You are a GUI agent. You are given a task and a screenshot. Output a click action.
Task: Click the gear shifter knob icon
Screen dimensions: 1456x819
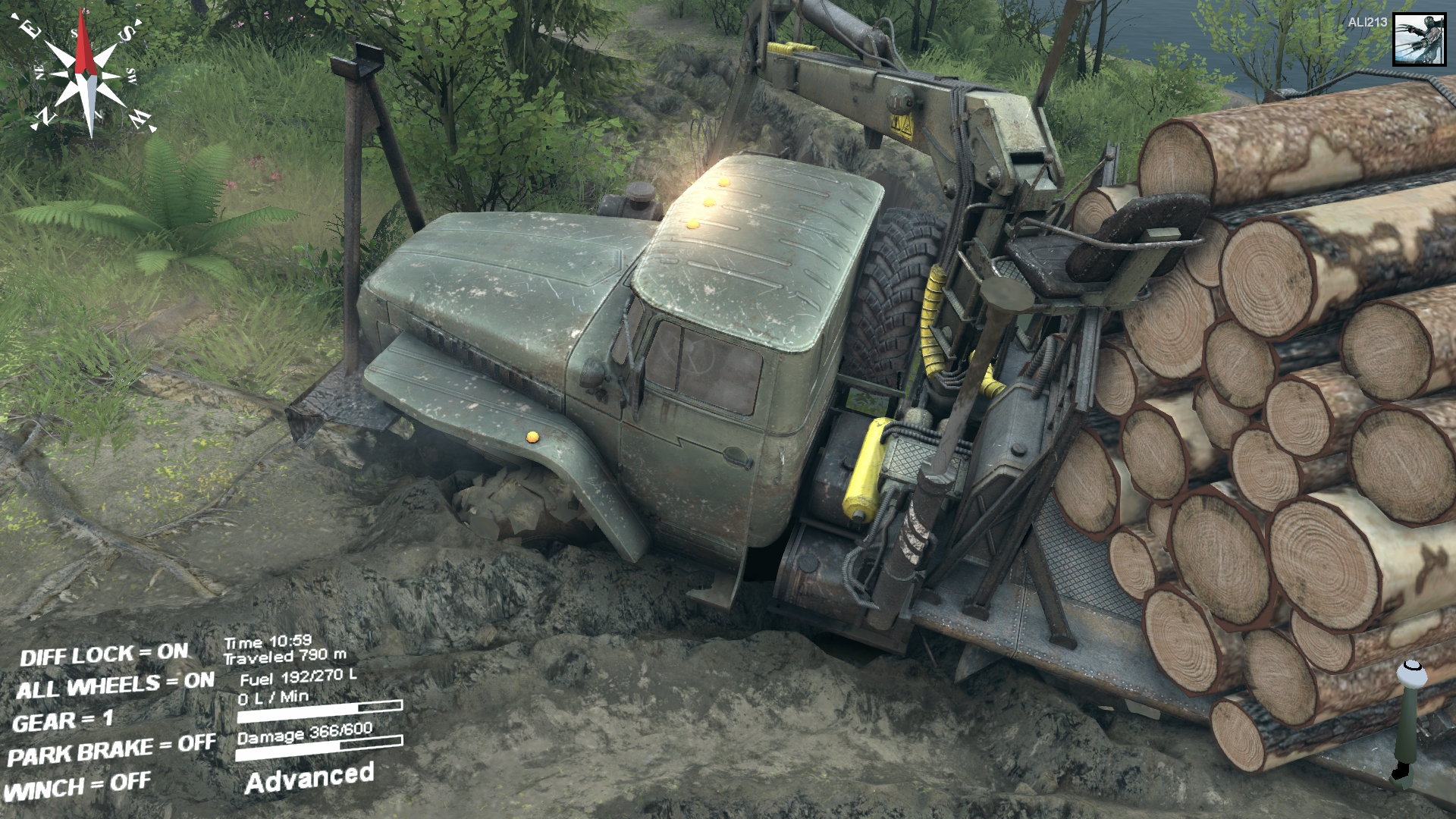click(1411, 672)
